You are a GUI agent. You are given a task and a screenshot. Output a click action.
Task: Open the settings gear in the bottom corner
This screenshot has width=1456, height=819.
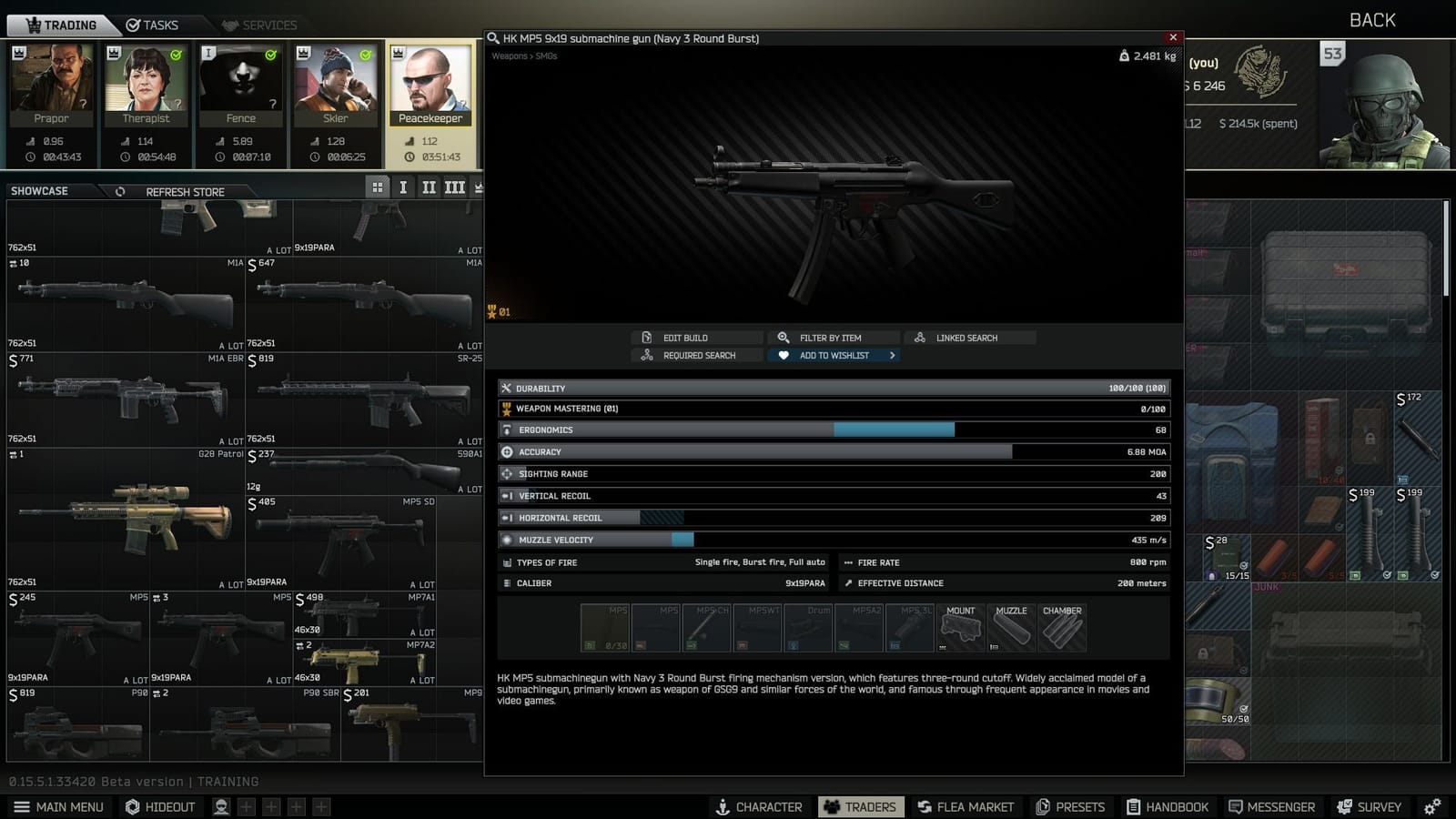coord(1432,806)
